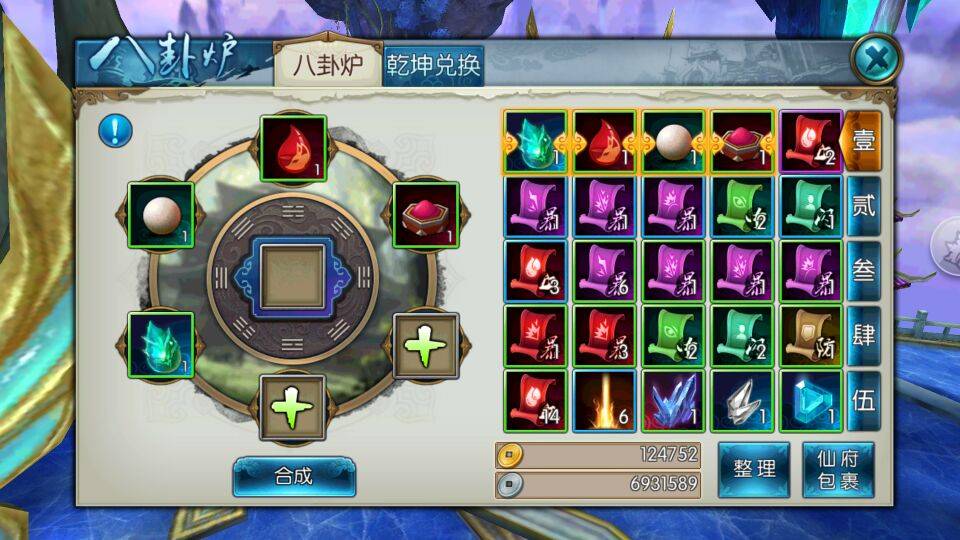Choose bag page 贰

click(863, 206)
